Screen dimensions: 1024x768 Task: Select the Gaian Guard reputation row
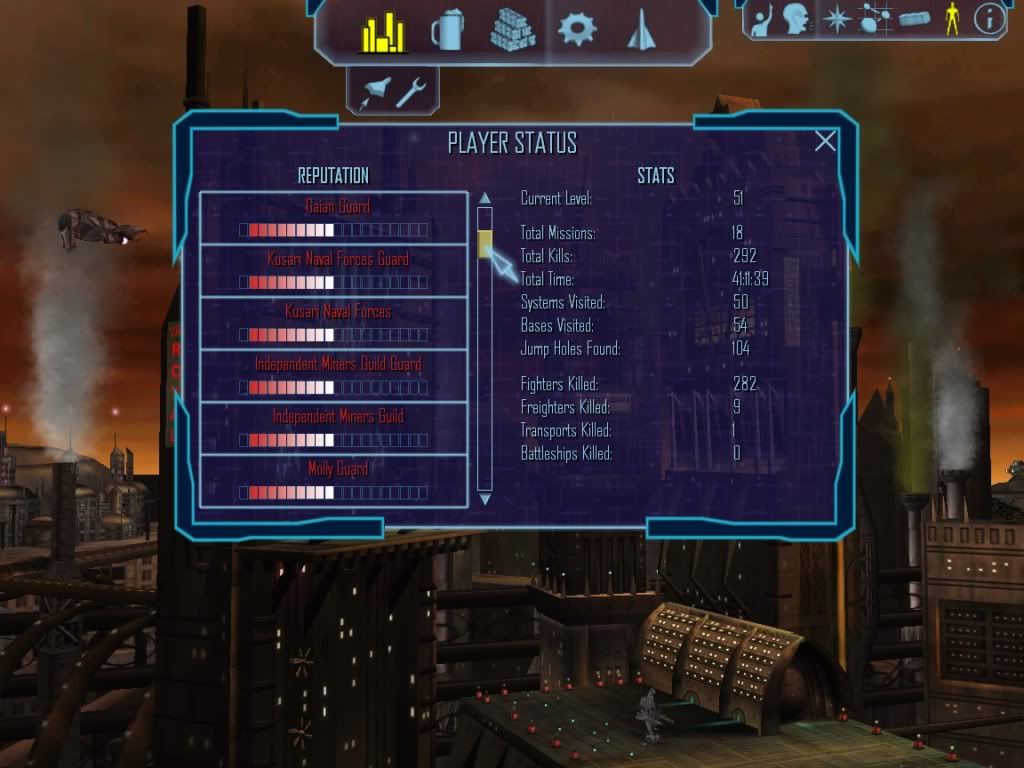[334, 218]
